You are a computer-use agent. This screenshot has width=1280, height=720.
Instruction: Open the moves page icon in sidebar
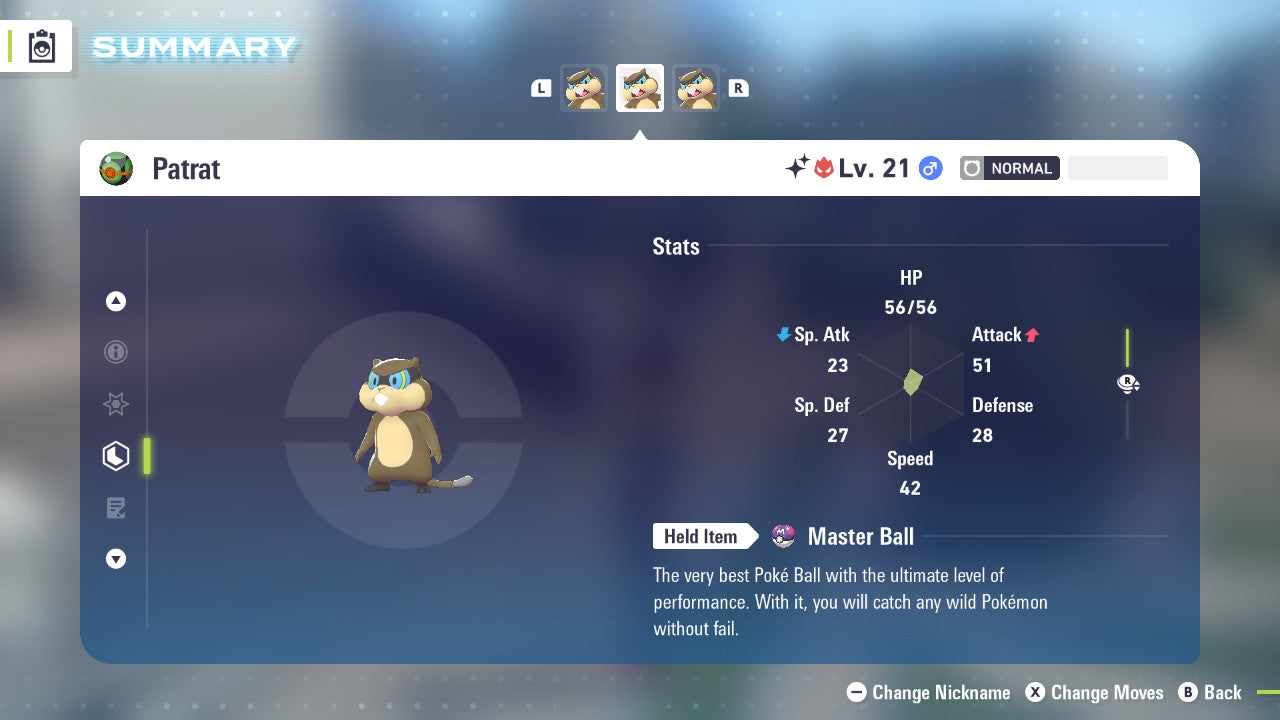click(x=116, y=508)
